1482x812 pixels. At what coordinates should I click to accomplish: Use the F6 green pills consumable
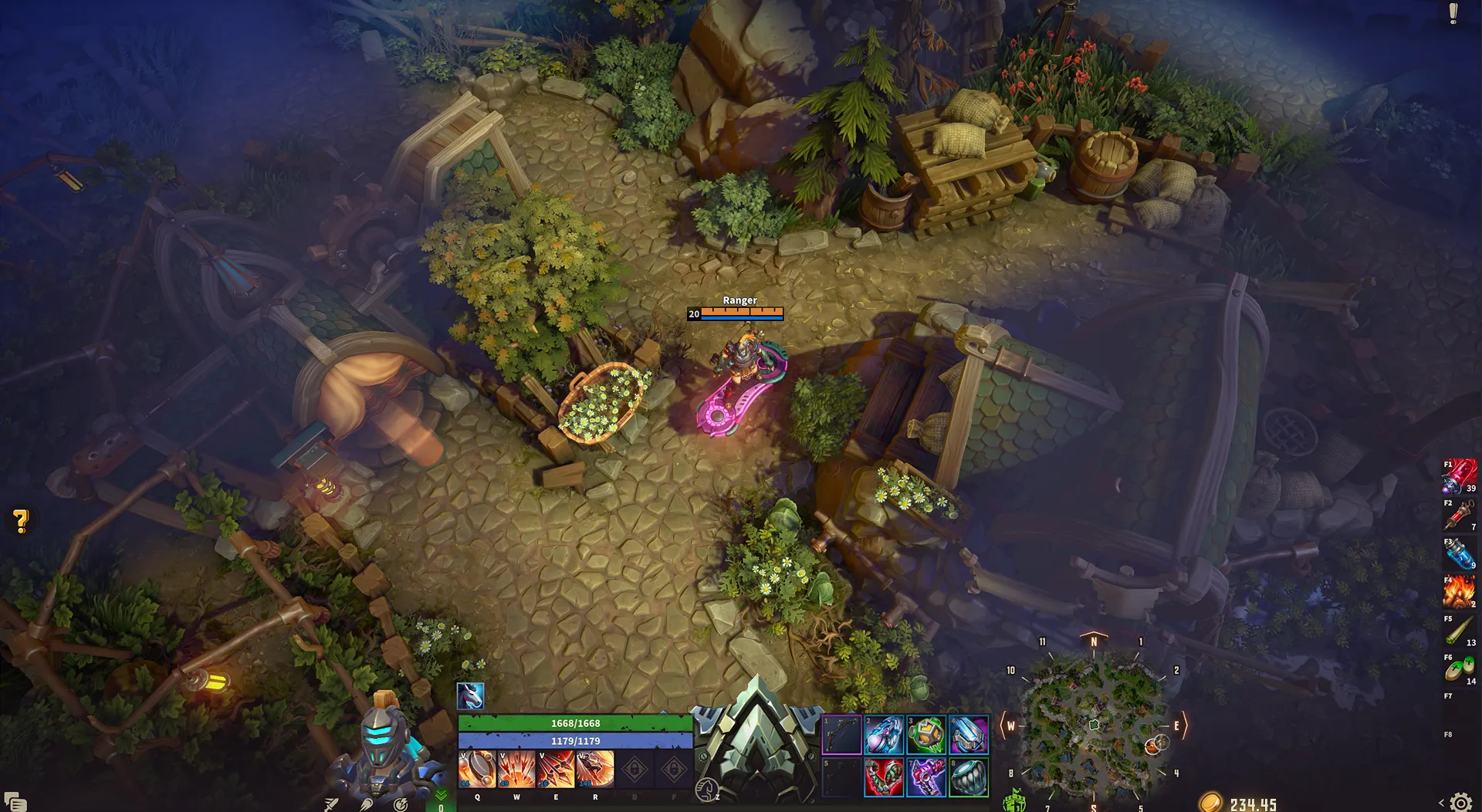point(1460,669)
